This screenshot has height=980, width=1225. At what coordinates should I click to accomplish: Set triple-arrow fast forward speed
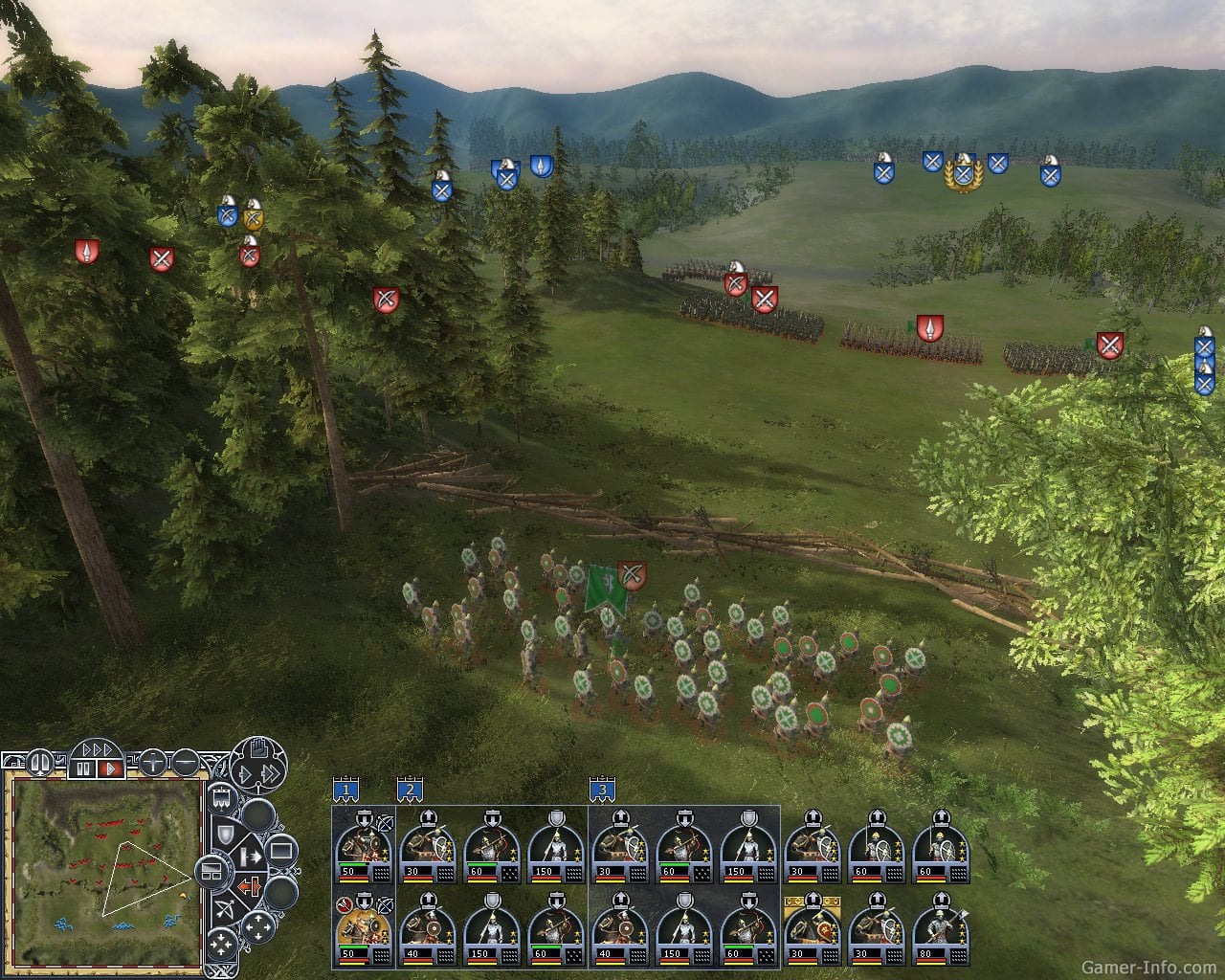click(x=97, y=748)
